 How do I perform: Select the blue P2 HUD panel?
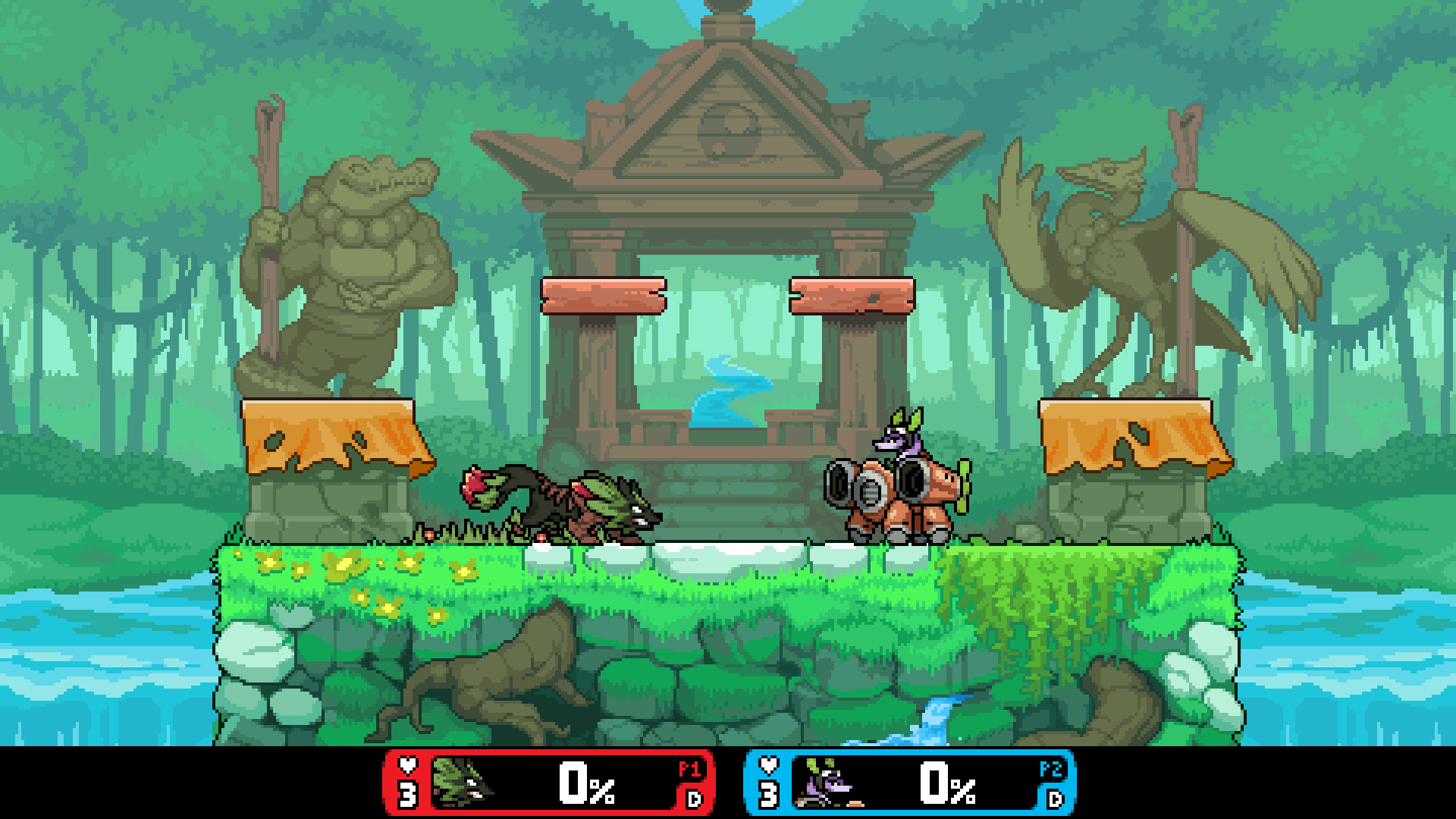coord(910,783)
